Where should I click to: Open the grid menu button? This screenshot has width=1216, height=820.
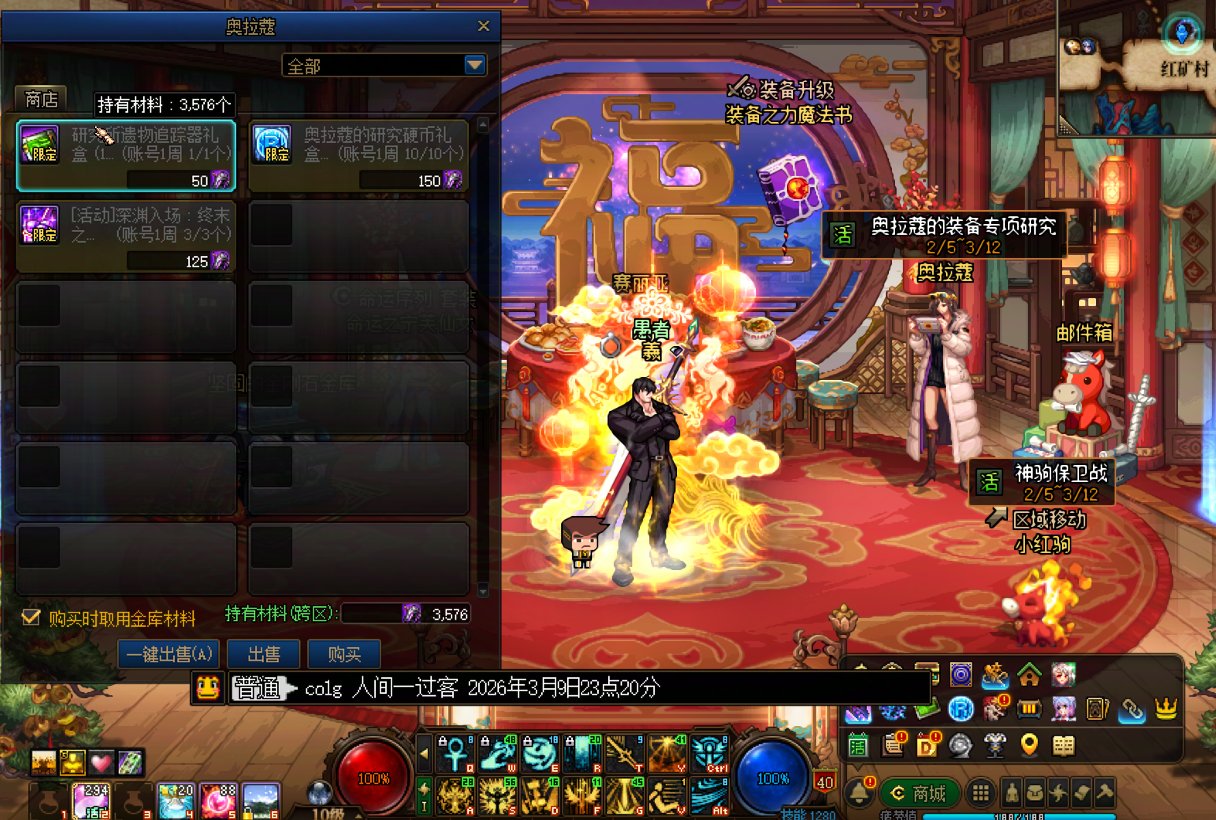tap(981, 793)
